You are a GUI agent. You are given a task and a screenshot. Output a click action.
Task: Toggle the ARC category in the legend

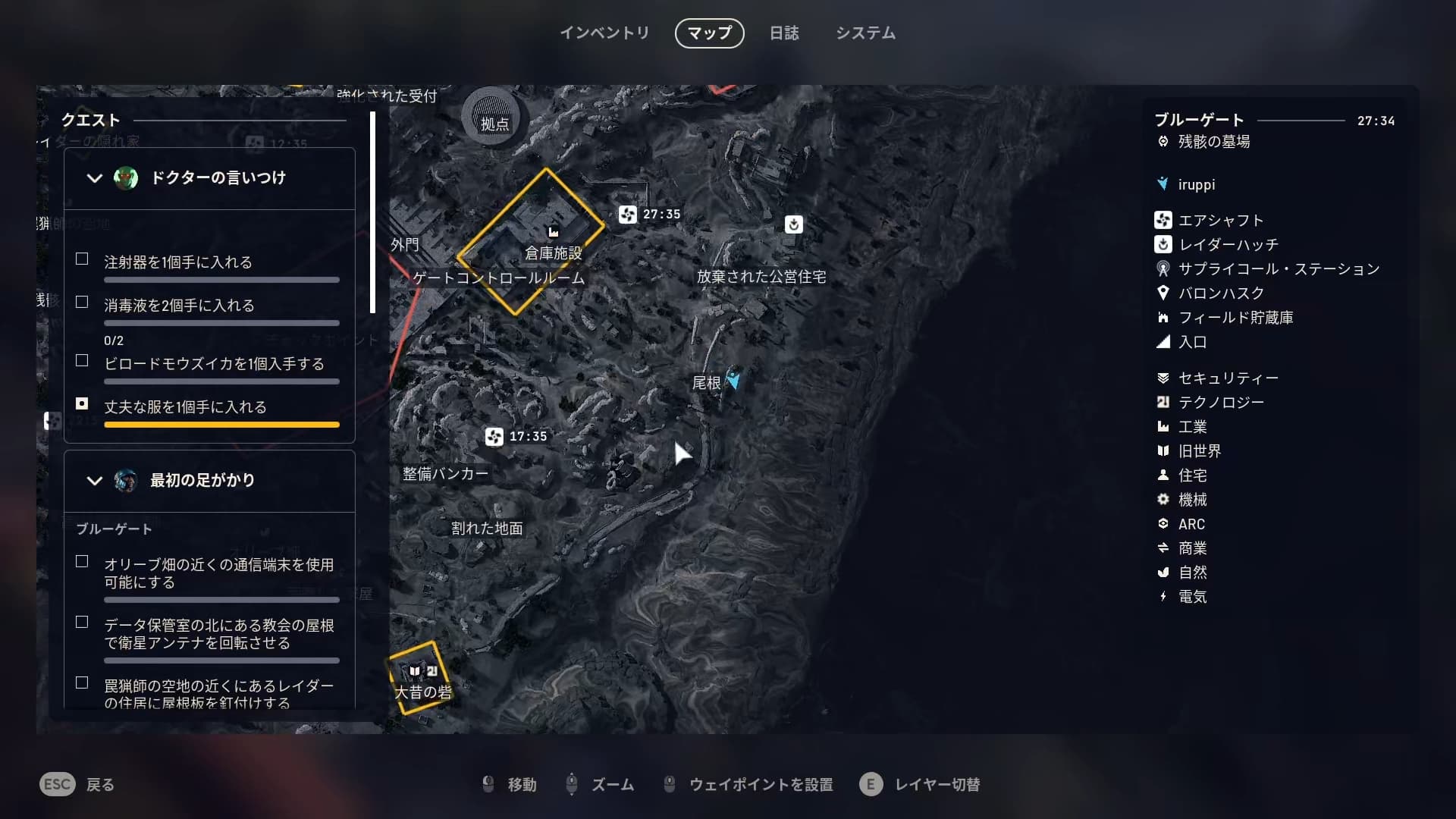click(1191, 524)
